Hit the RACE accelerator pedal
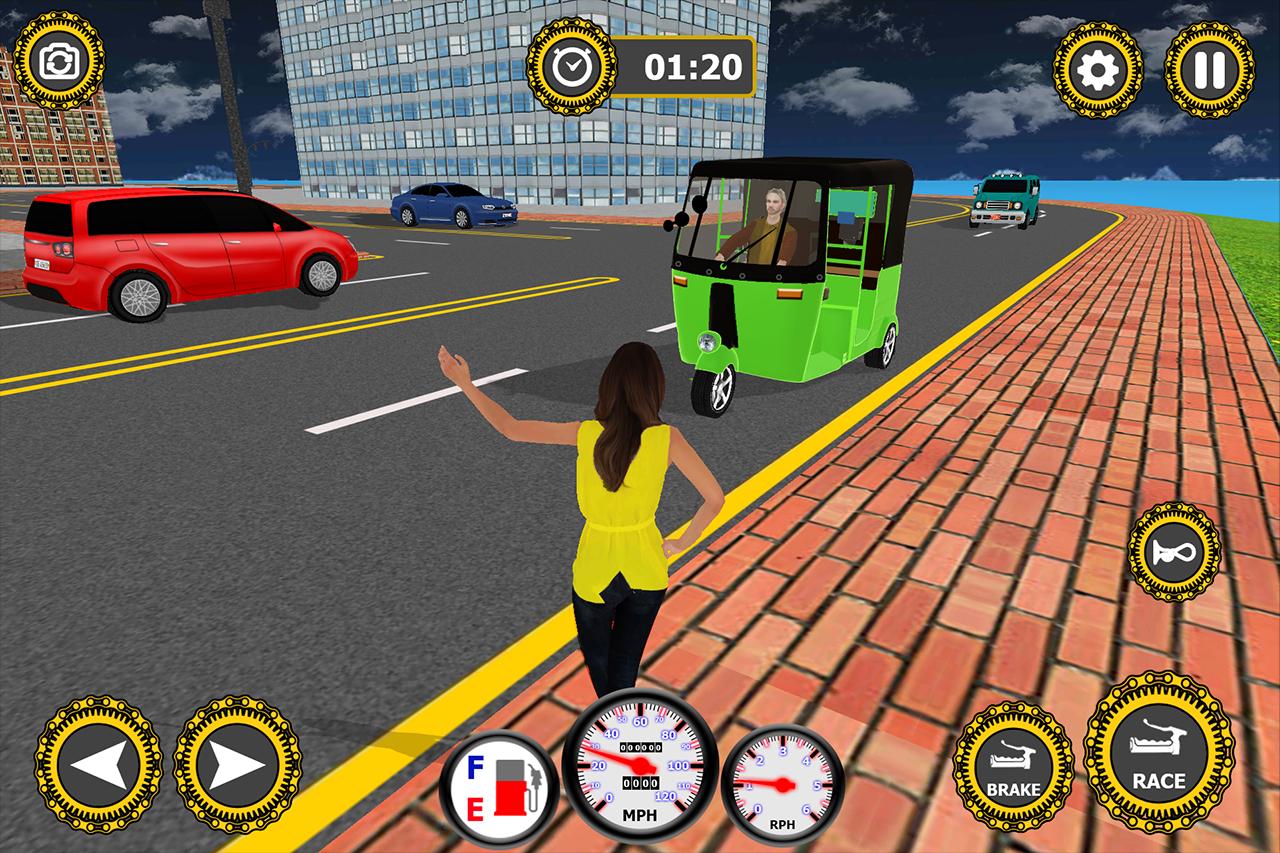This screenshot has width=1280, height=853. (x=1159, y=752)
